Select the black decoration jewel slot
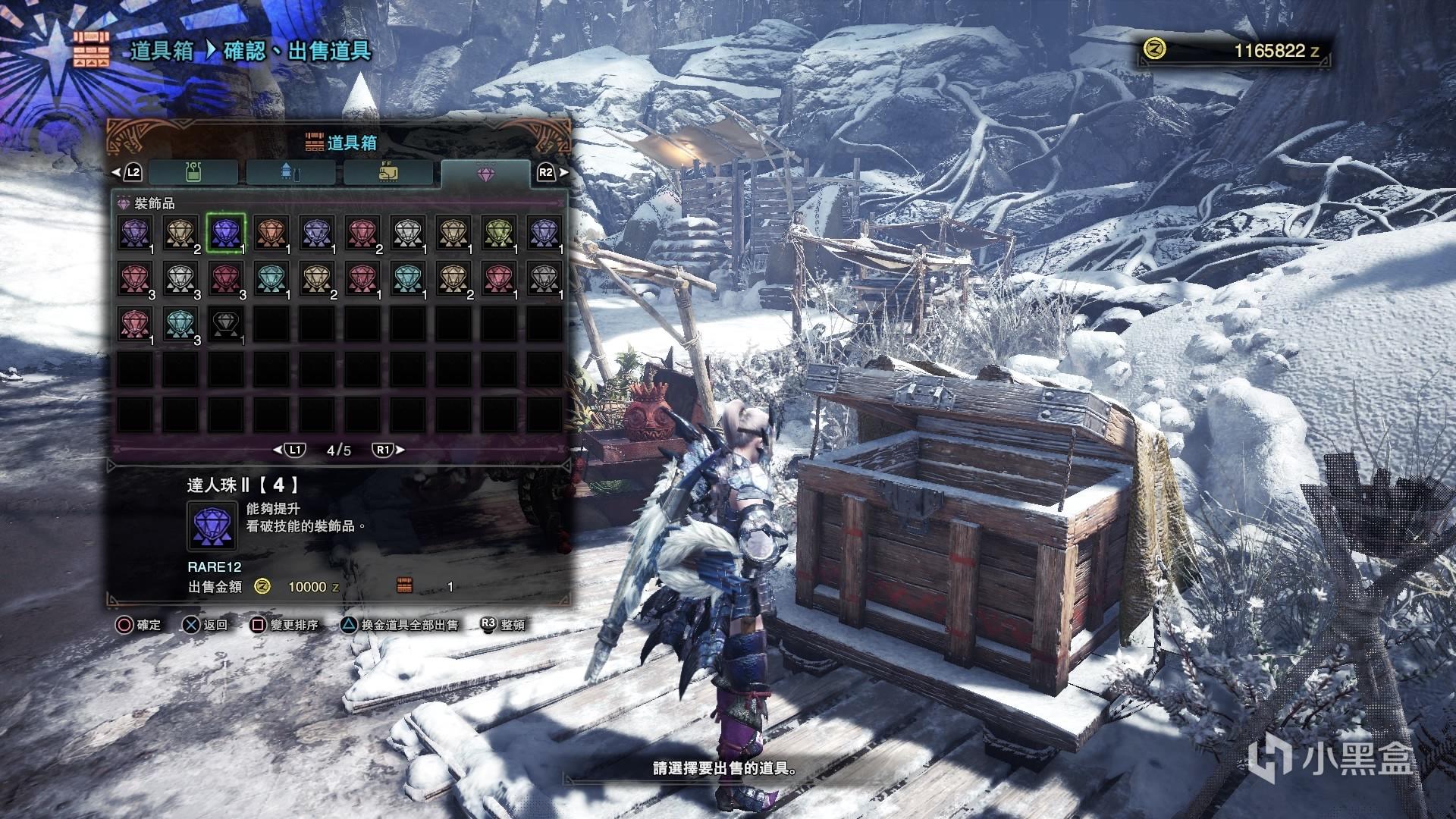1456x819 pixels. 226,324
